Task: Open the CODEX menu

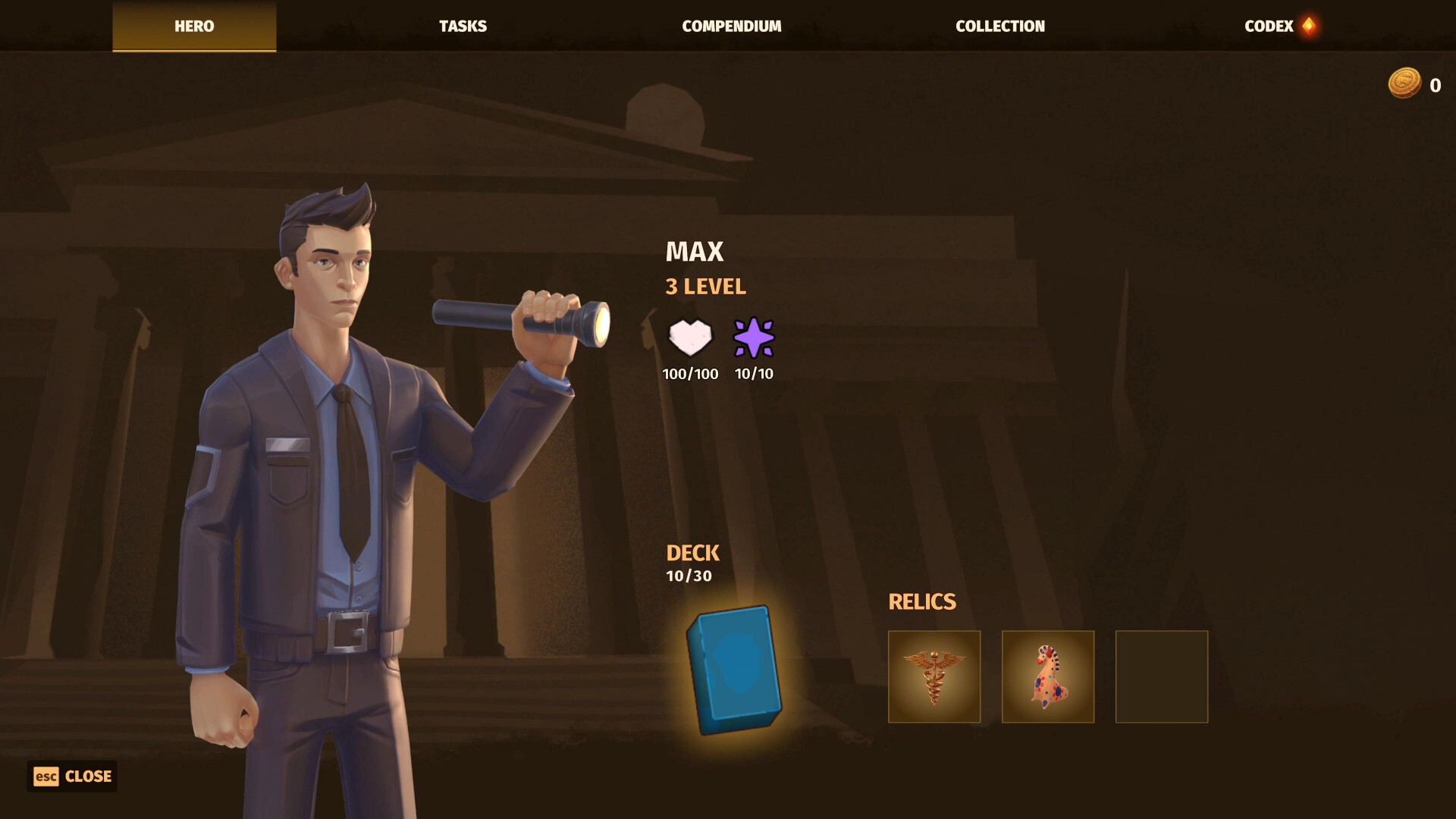Action: (1269, 25)
